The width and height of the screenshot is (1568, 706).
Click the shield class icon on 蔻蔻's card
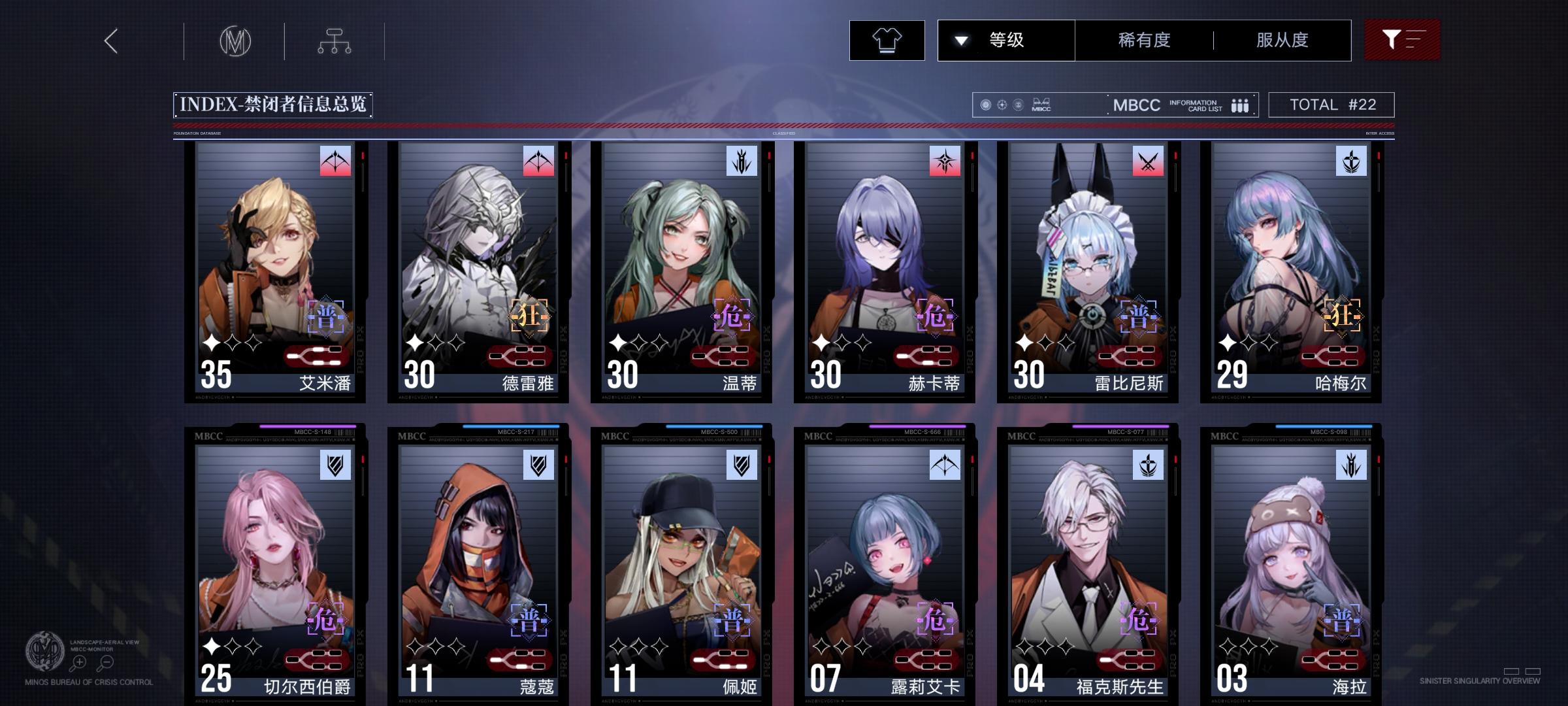pos(536,465)
